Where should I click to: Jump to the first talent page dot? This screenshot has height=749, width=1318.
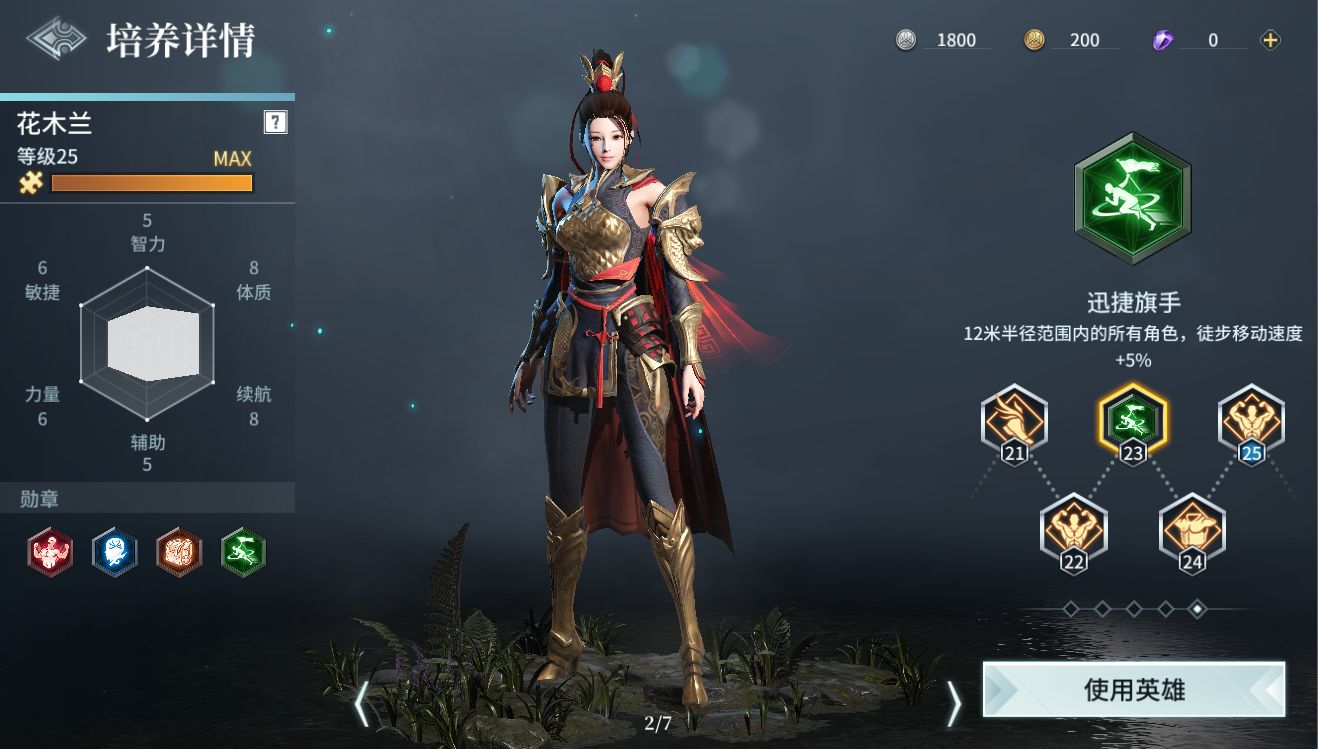(1070, 608)
